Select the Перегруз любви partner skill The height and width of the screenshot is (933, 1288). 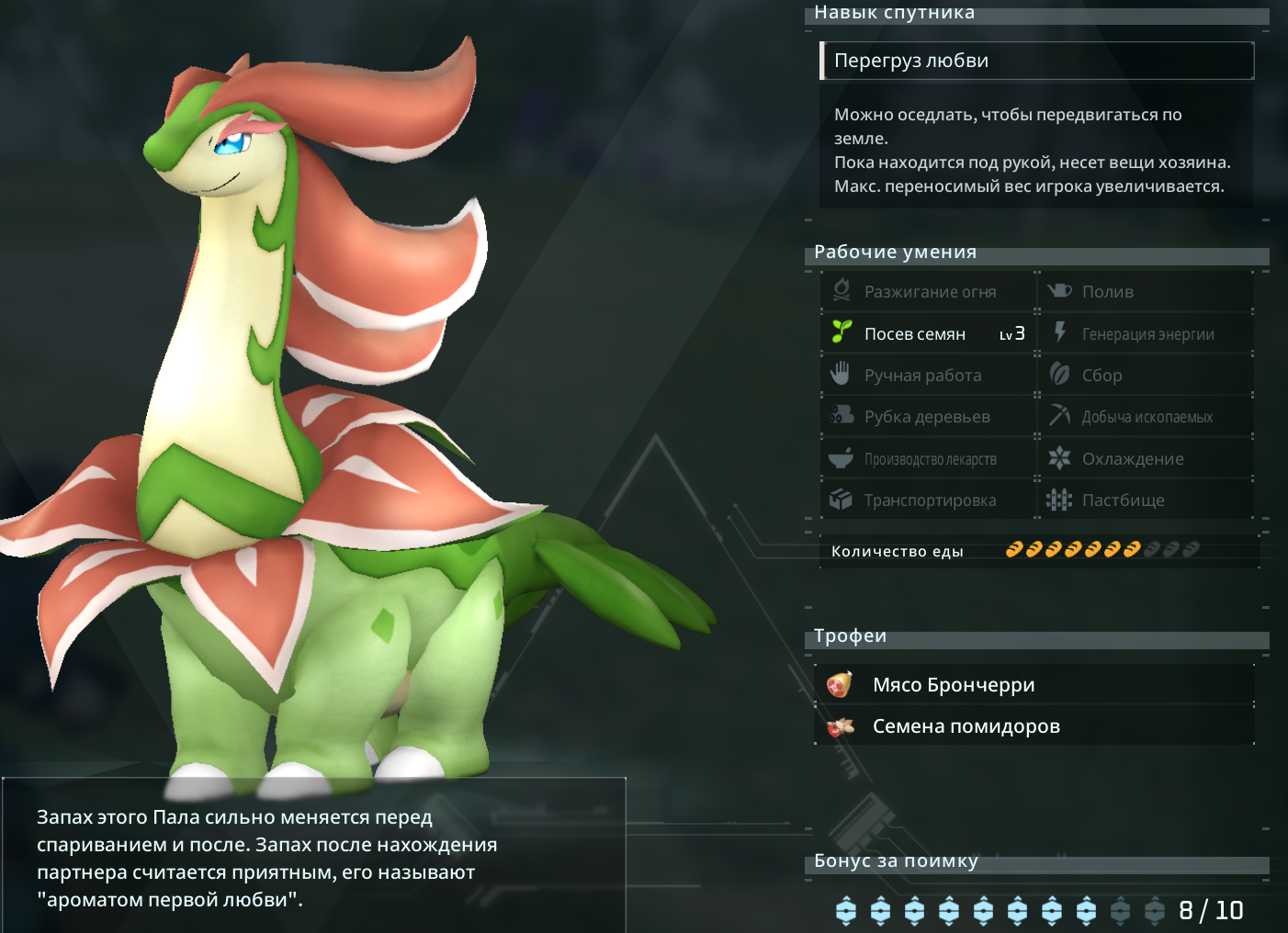[1036, 61]
